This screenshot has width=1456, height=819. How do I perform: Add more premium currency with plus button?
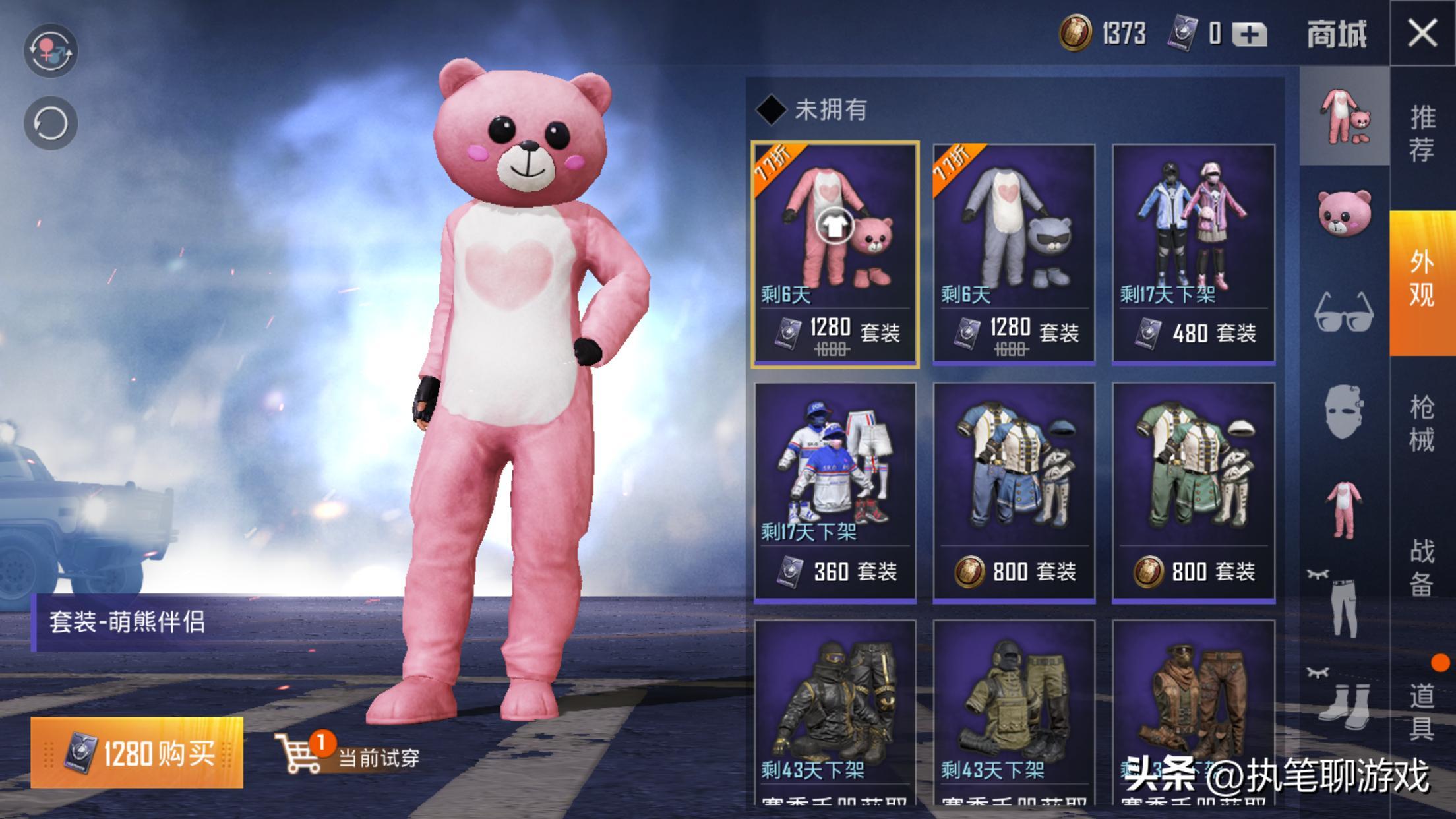coord(1249,34)
